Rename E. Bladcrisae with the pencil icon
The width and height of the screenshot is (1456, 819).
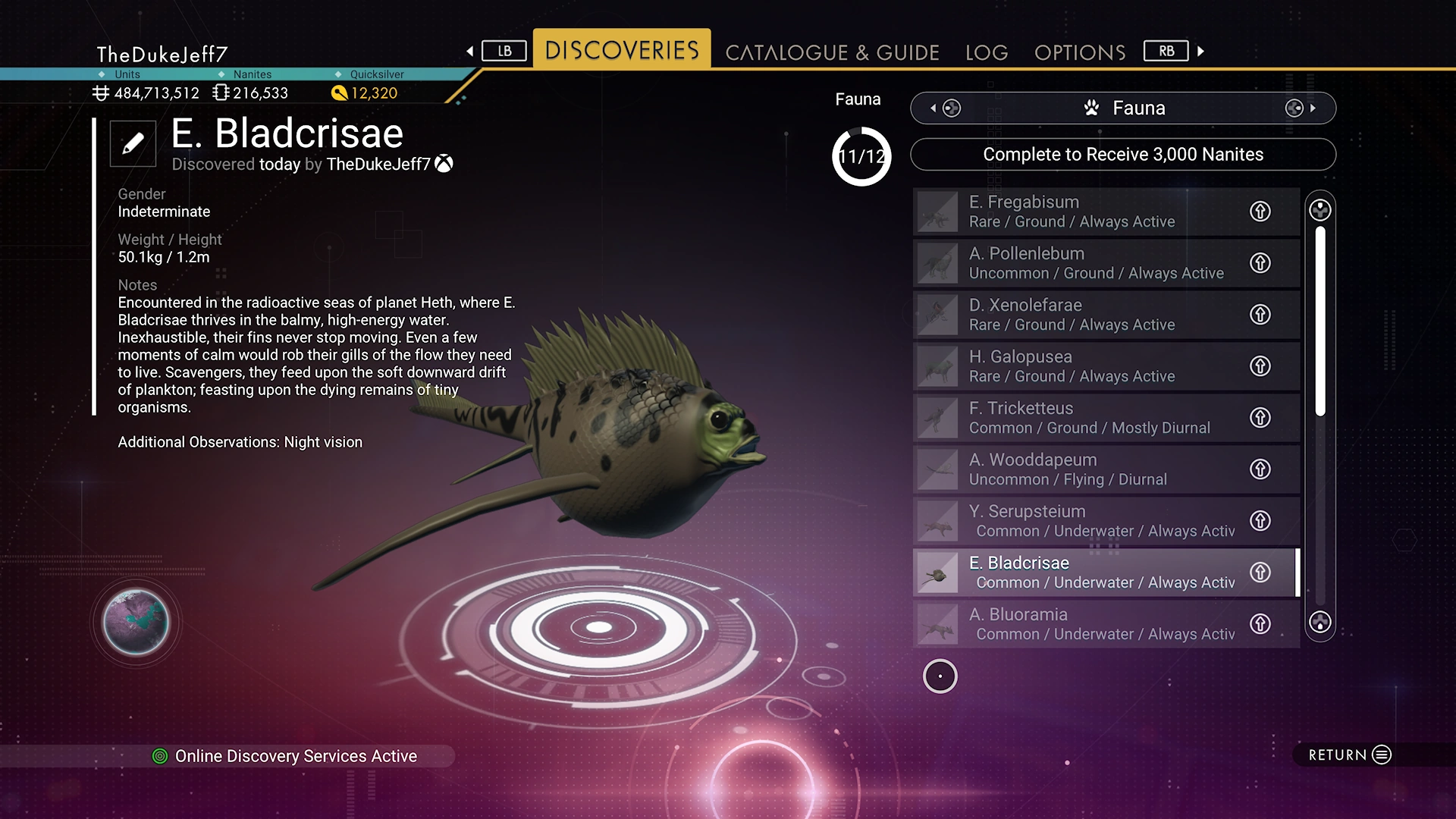133,143
